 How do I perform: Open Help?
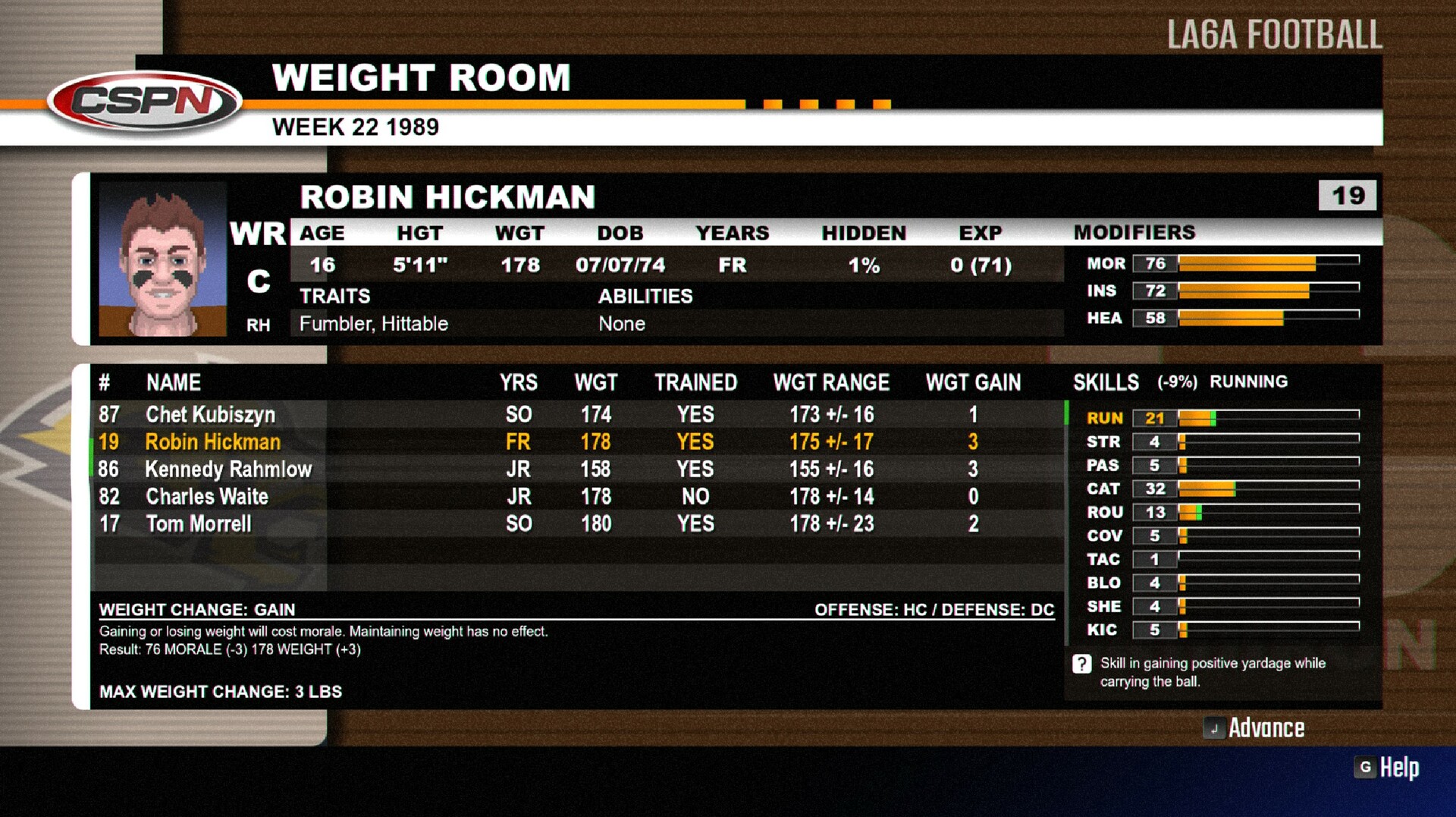1399,768
